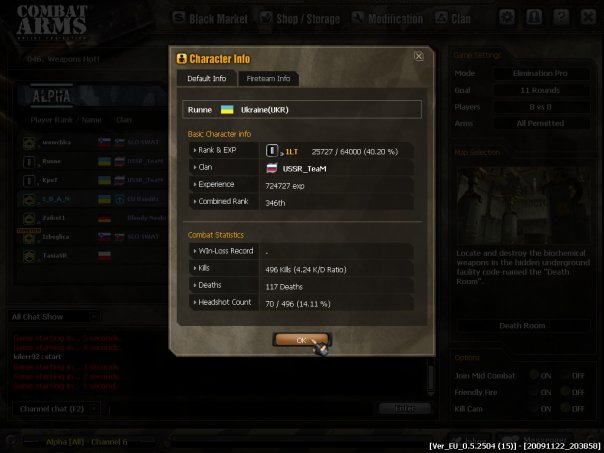Close the Character Info window
This screenshot has height=453, width=604.
[418, 57]
